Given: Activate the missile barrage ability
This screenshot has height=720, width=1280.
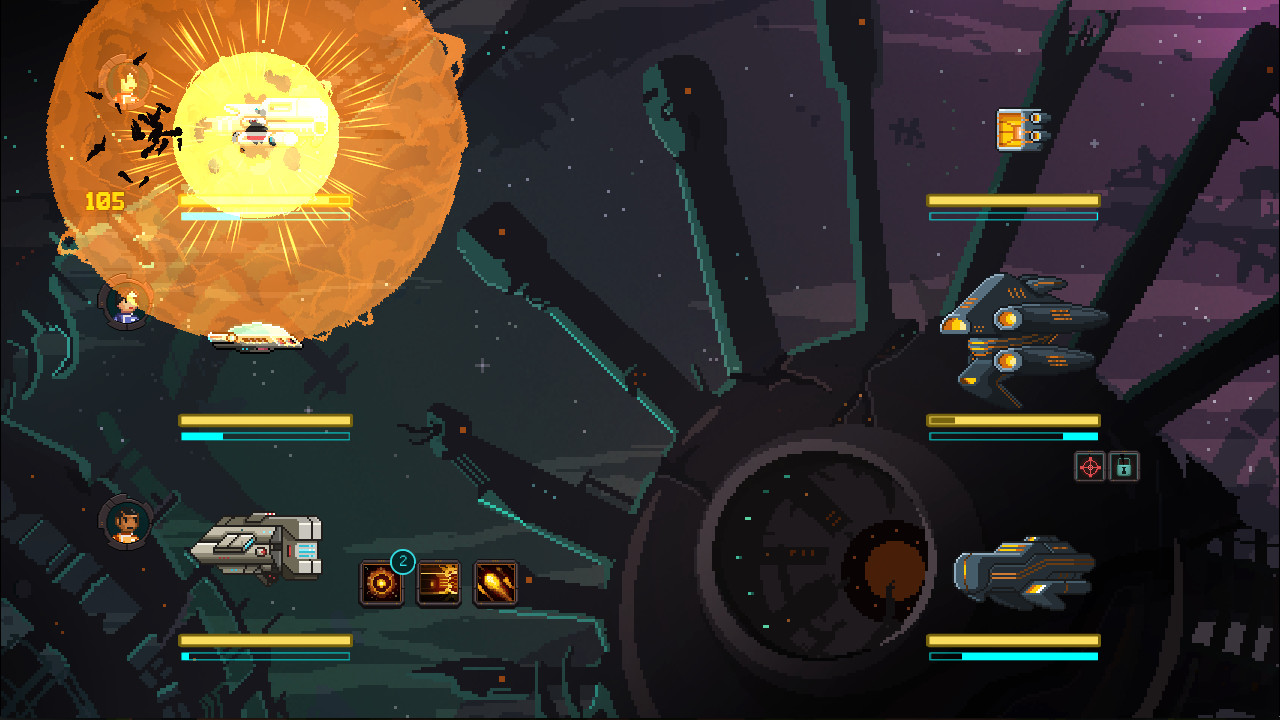Looking at the screenshot, I should [439, 580].
